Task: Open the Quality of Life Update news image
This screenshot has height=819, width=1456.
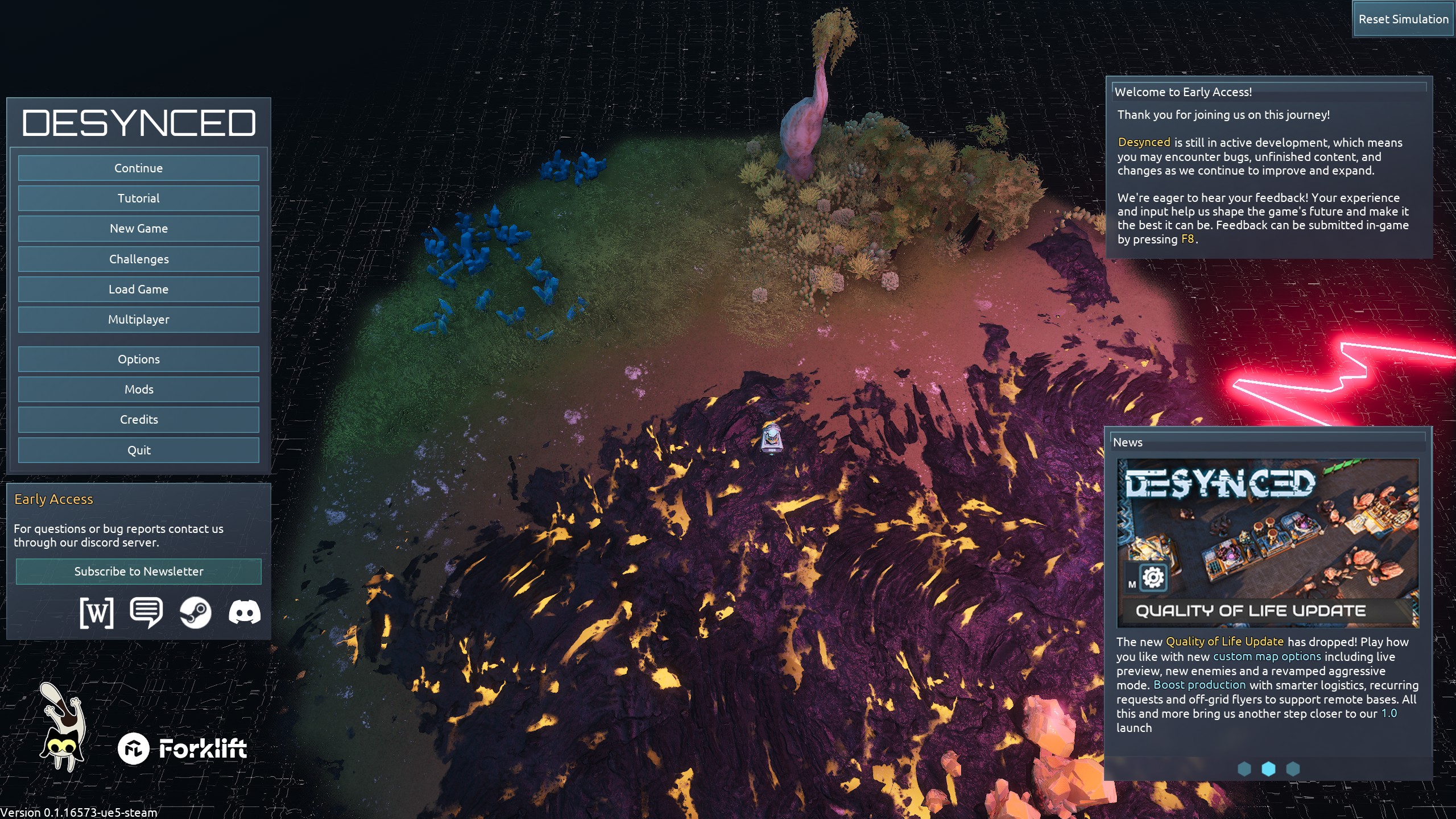Action: coord(1268,543)
